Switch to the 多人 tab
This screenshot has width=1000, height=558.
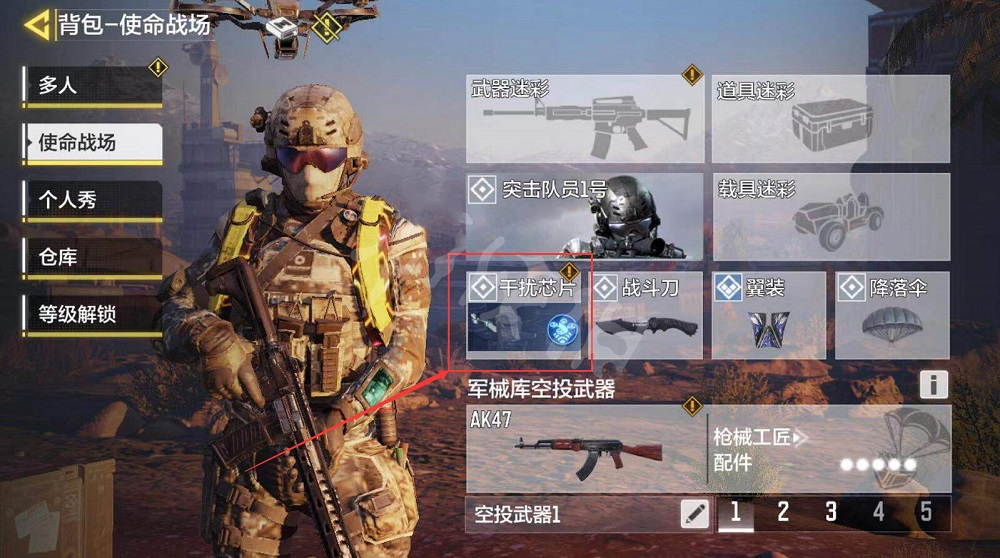92,86
